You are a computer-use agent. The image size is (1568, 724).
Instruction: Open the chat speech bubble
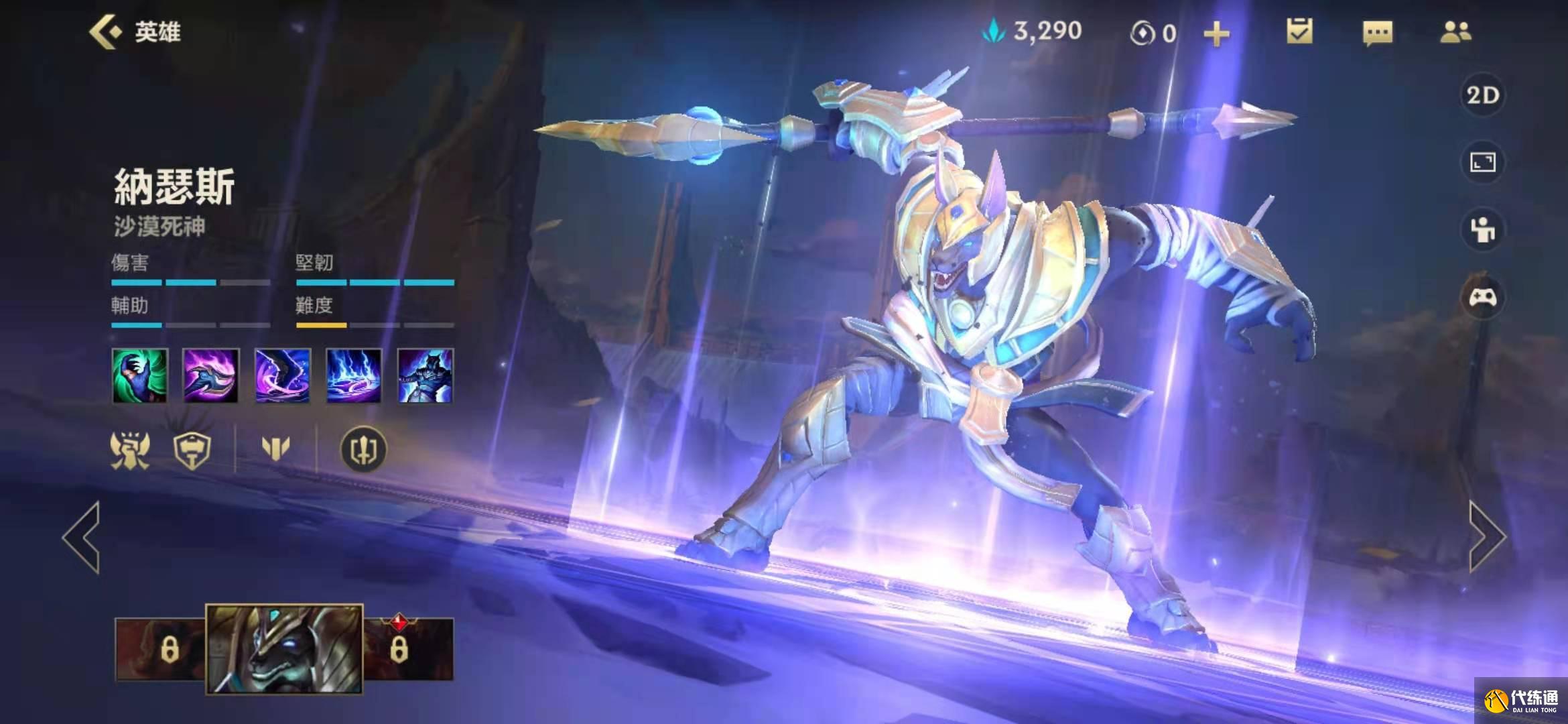pyautogui.click(x=1377, y=32)
